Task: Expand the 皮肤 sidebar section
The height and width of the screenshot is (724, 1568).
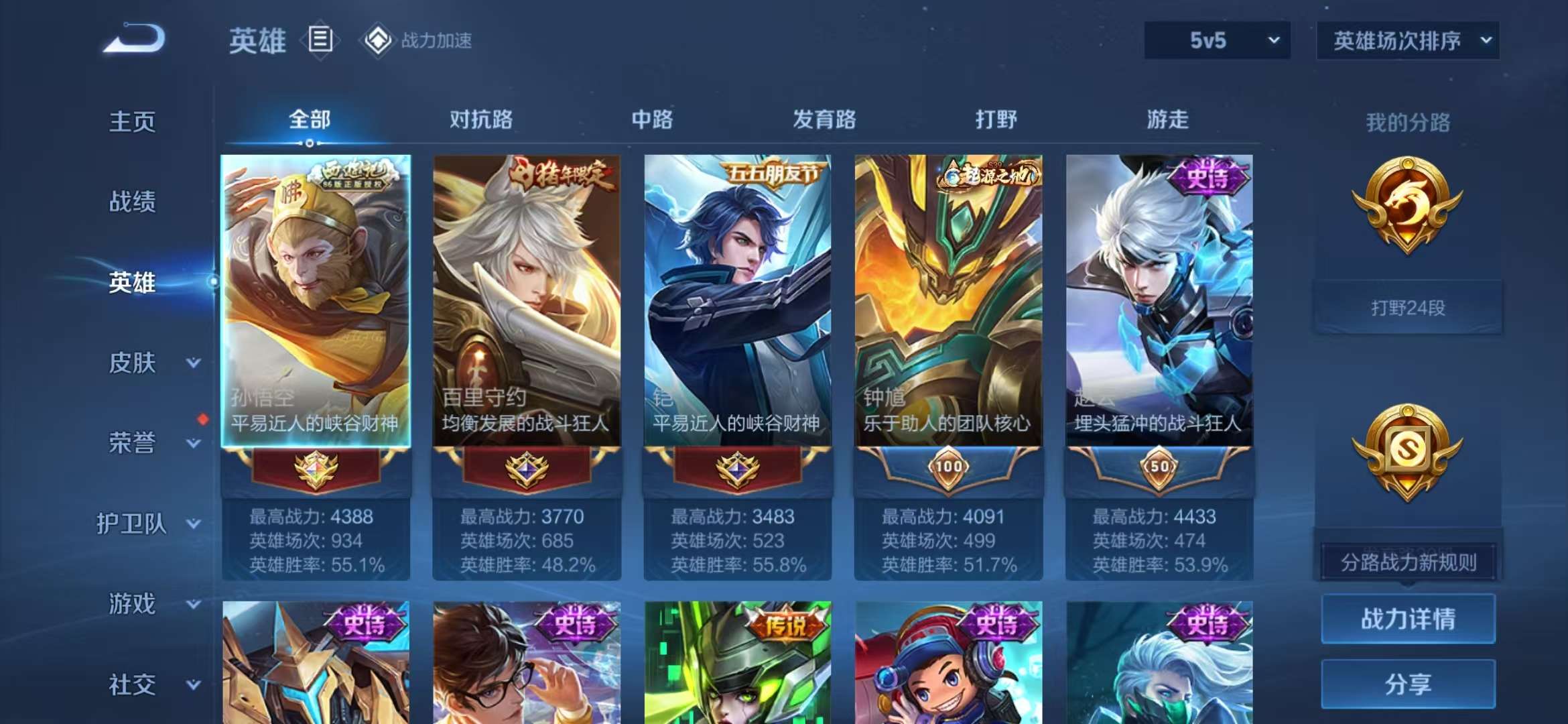Action: 131,362
